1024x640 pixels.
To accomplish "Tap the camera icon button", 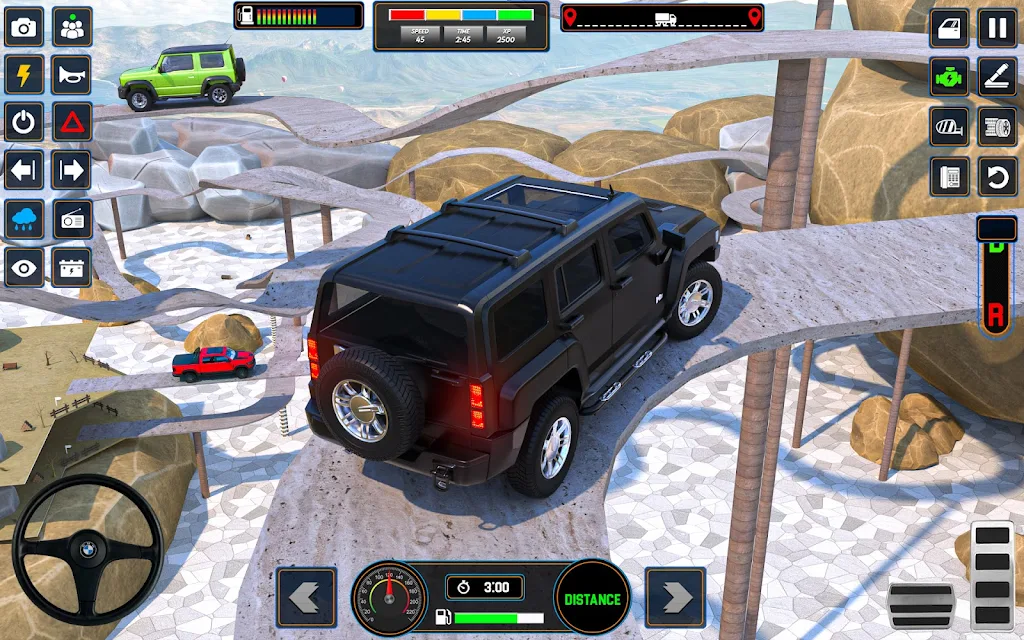I will [x=24, y=28].
